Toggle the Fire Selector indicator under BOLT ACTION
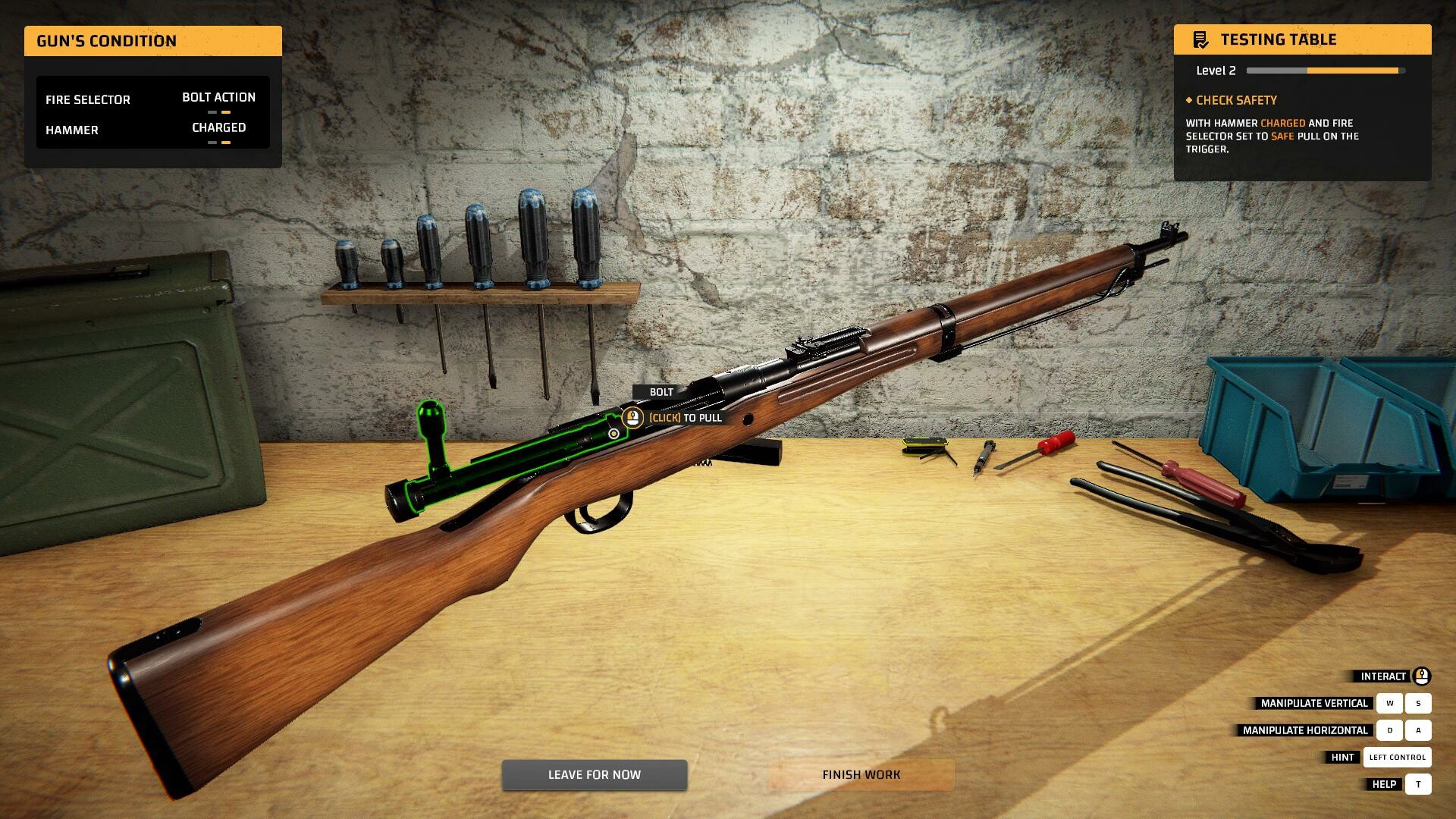1456x819 pixels. pyautogui.click(x=218, y=111)
